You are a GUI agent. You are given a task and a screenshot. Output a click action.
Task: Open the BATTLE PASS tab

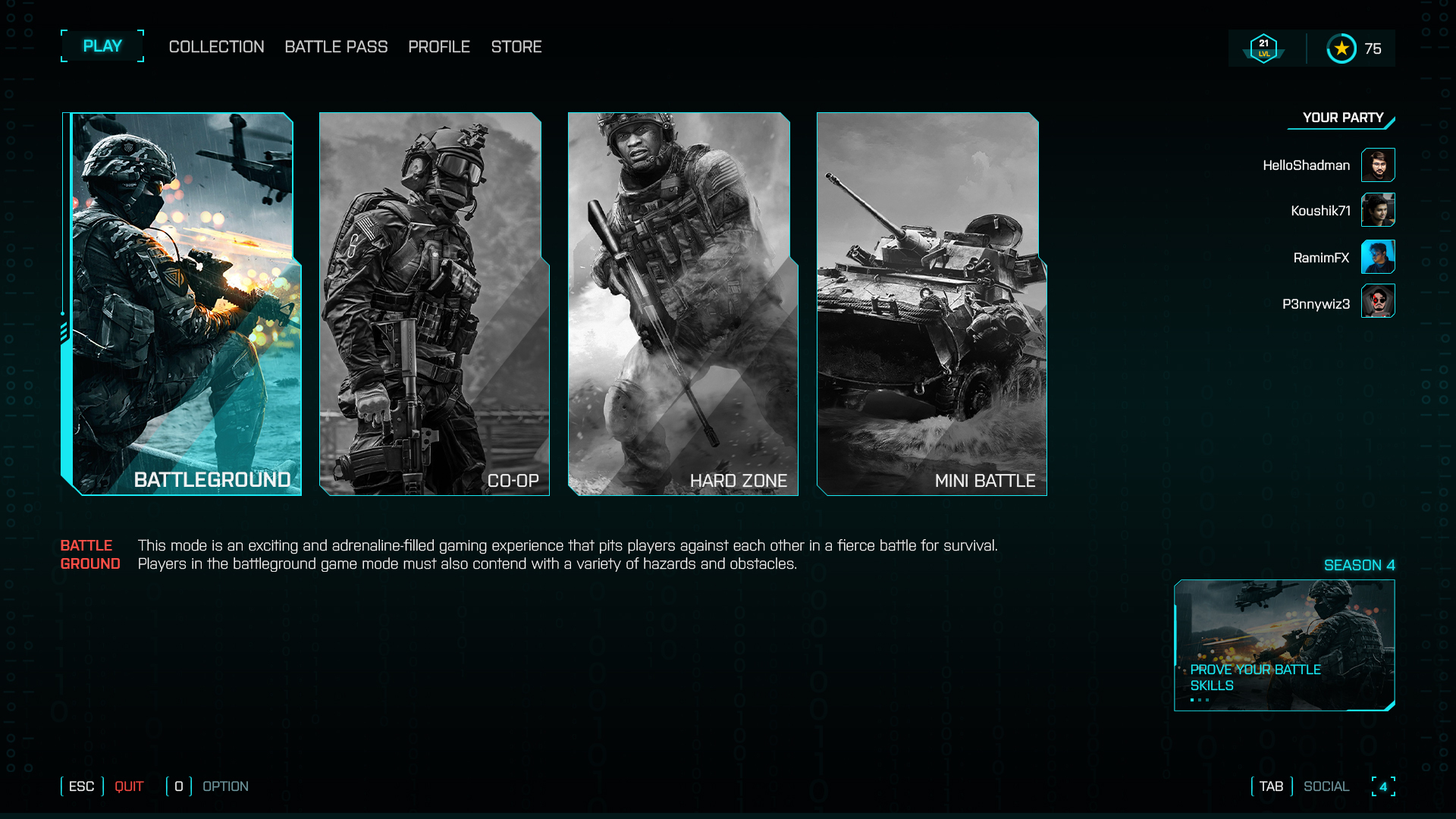pos(336,46)
